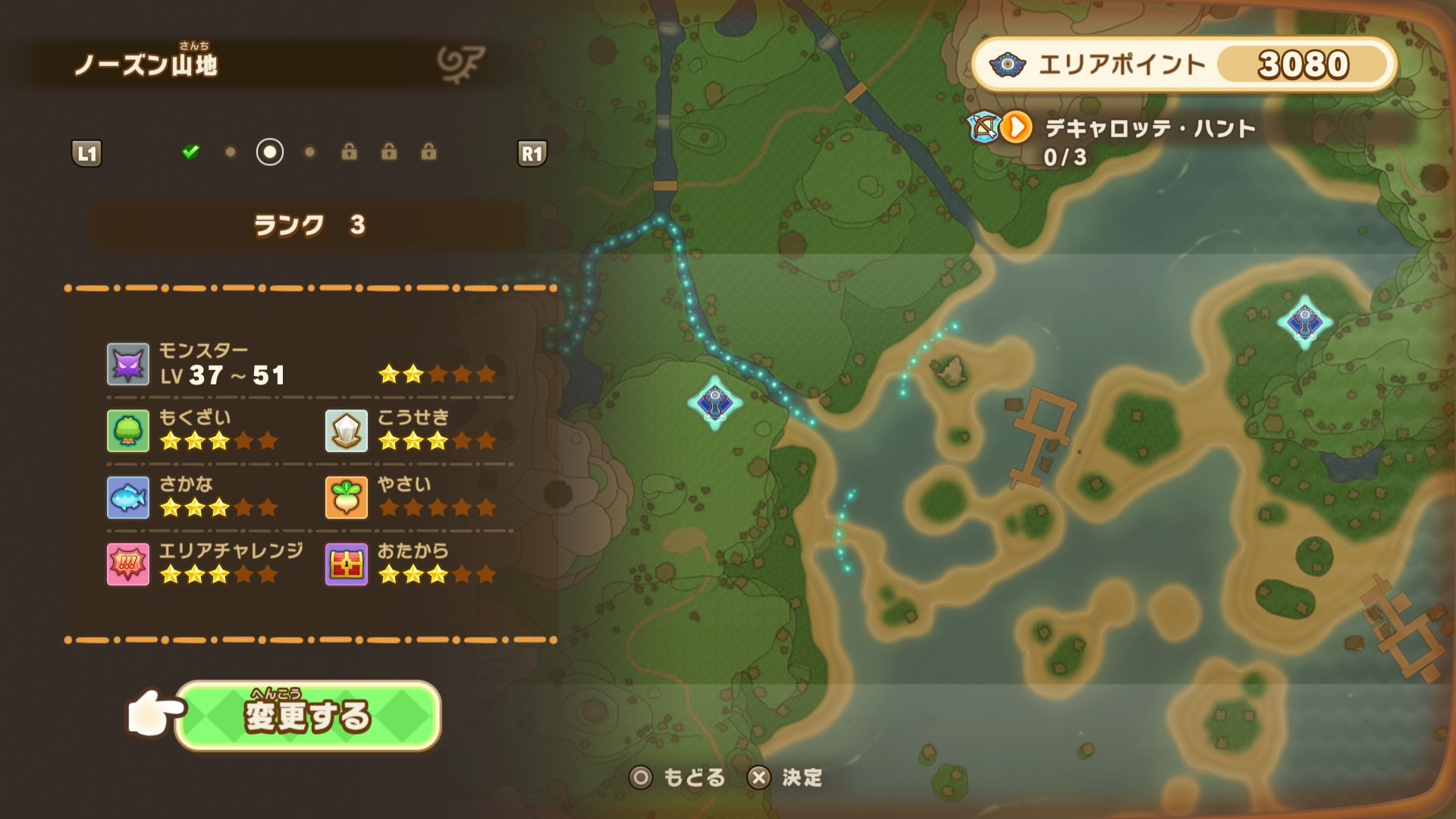This screenshot has height=819, width=1456.
Task: Select the green checkmark rank node
Action: pyautogui.click(x=191, y=152)
